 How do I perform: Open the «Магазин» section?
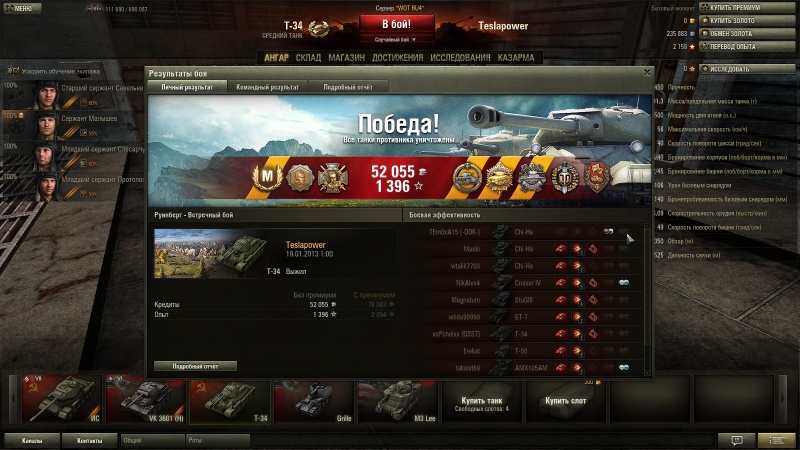coord(346,58)
